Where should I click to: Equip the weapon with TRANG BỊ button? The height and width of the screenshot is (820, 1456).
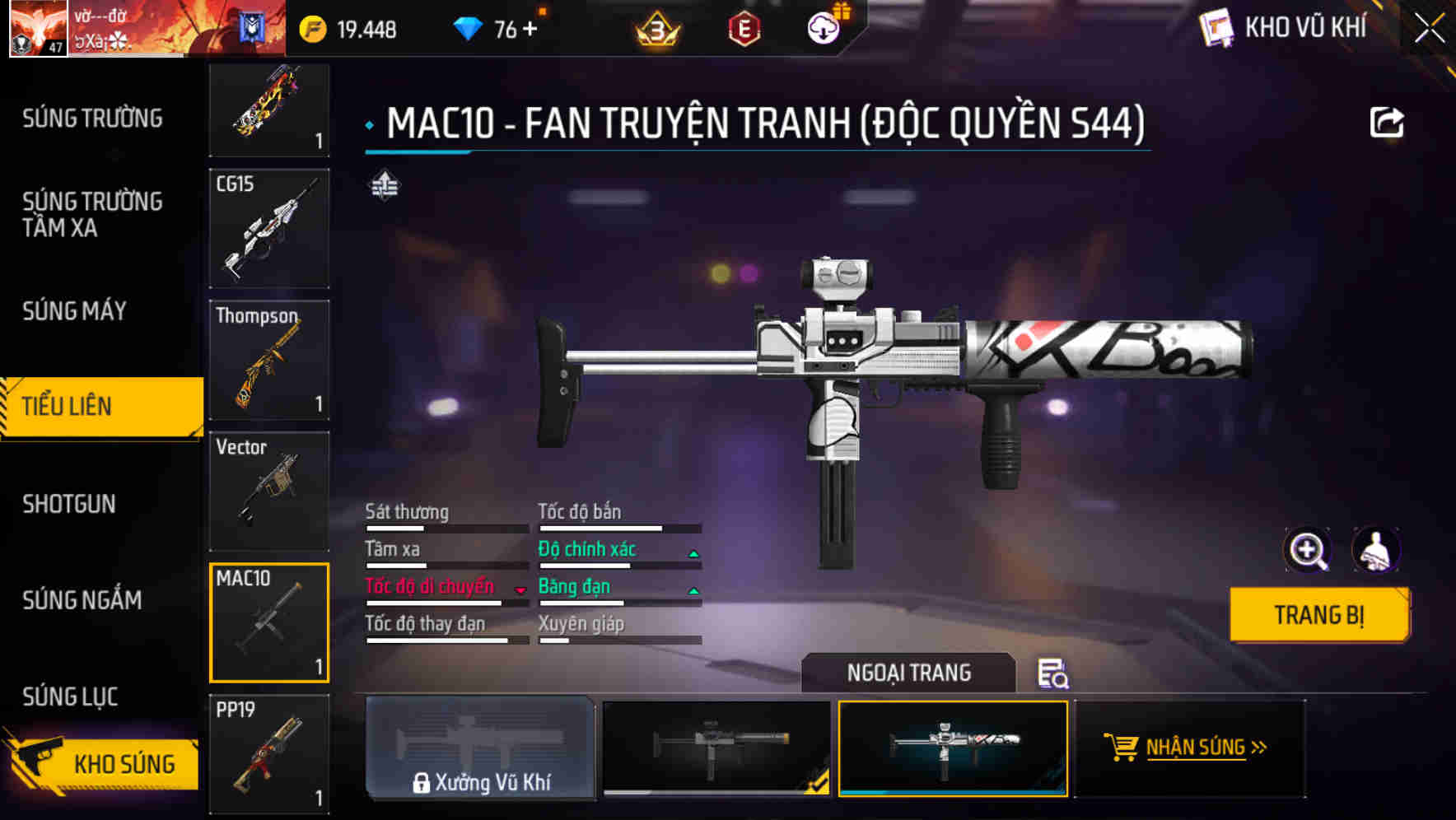[x=1318, y=614]
